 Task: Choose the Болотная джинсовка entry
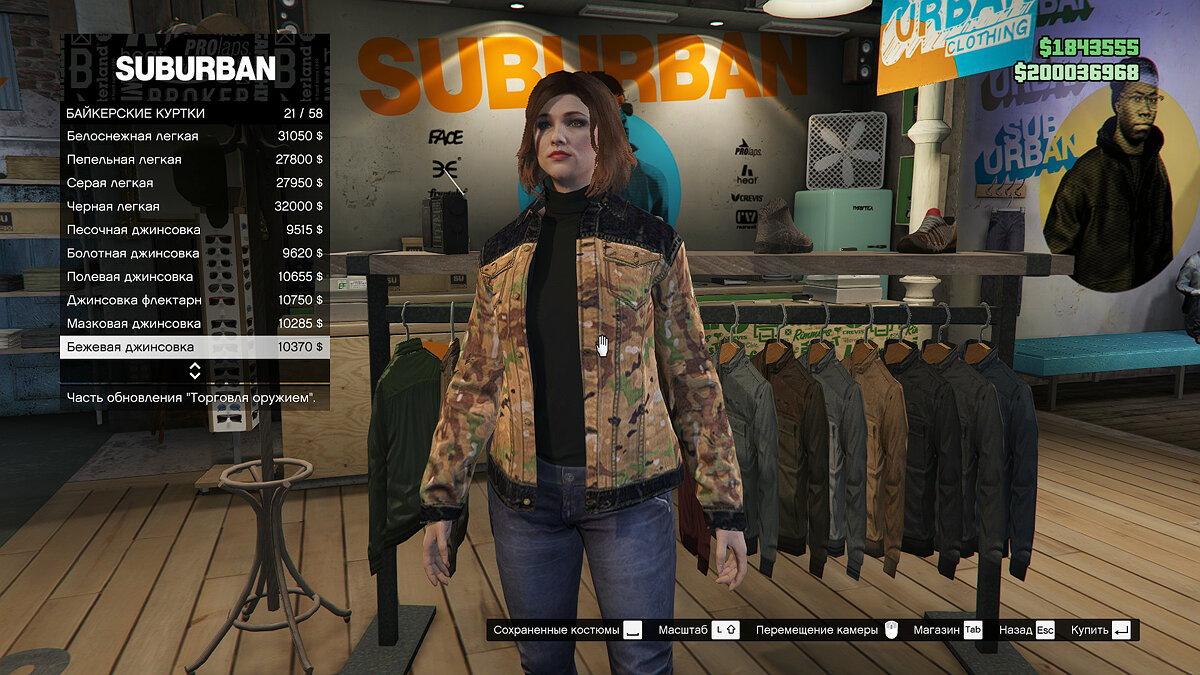tap(194, 253)
